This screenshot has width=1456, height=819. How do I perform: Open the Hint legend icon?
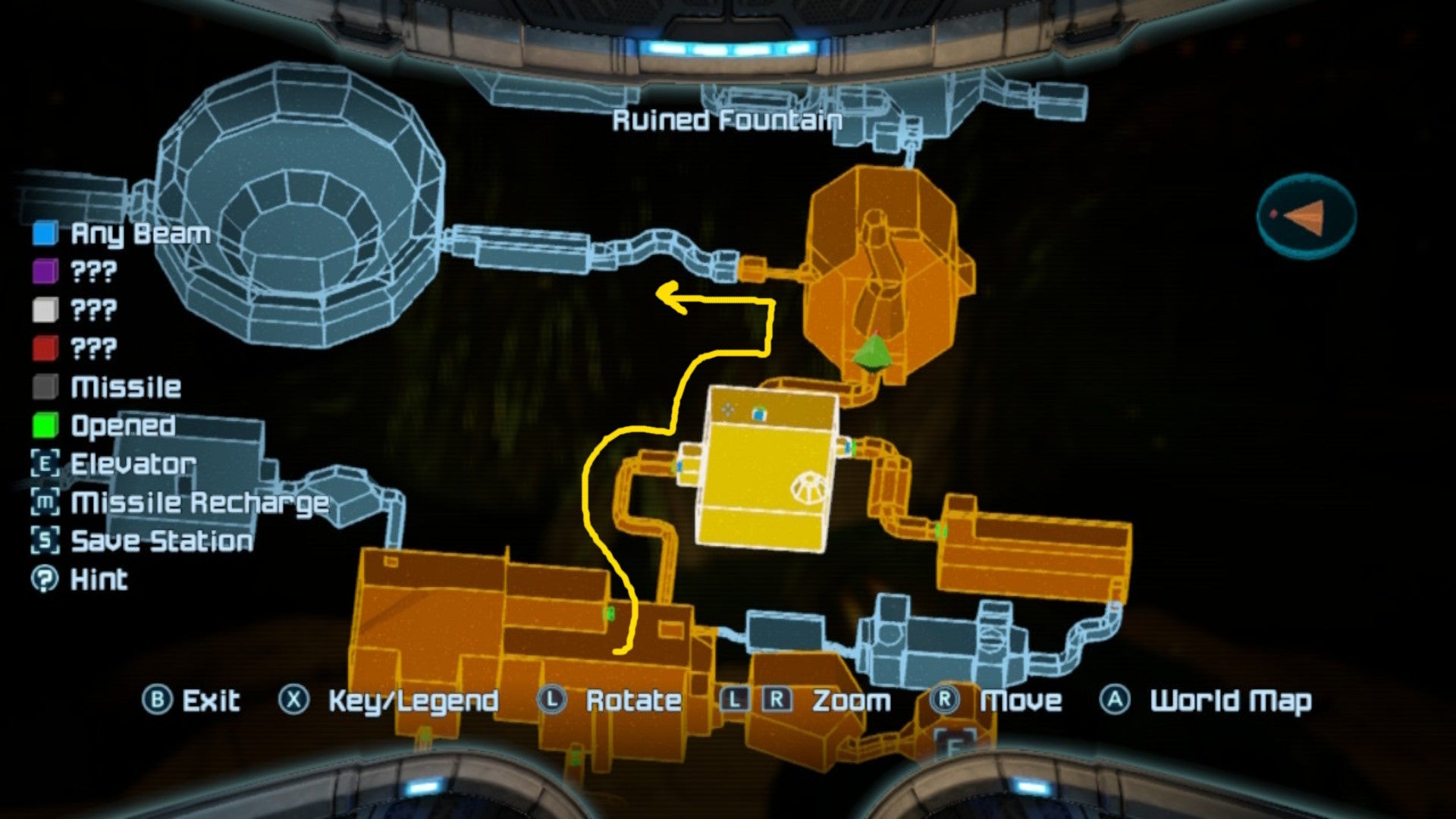click(x=45, y=579)
